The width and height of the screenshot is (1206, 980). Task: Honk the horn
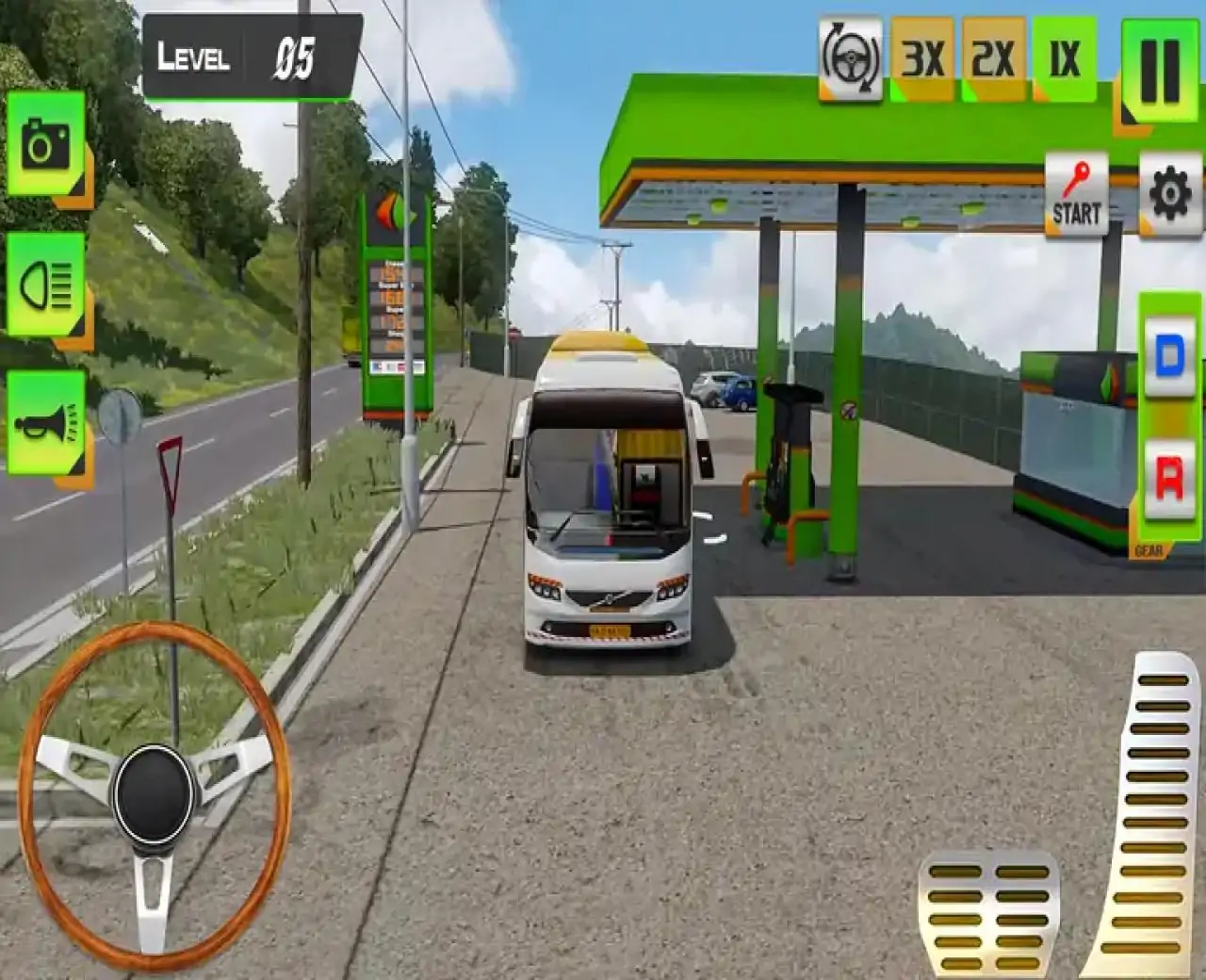point(46,423)
